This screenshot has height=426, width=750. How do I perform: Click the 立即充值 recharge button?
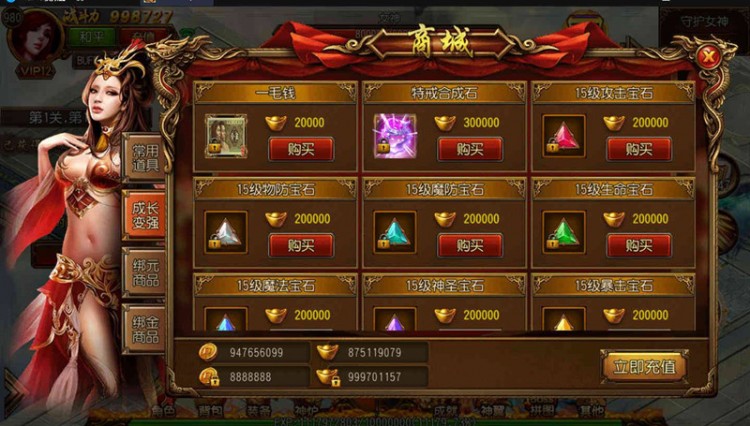point(644,366)
